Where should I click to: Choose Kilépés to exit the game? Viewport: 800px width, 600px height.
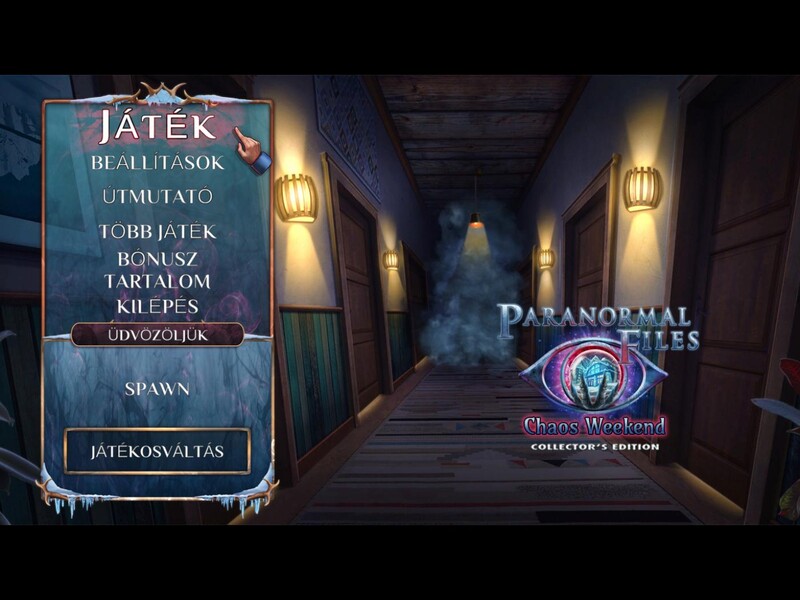coord(157,306)
